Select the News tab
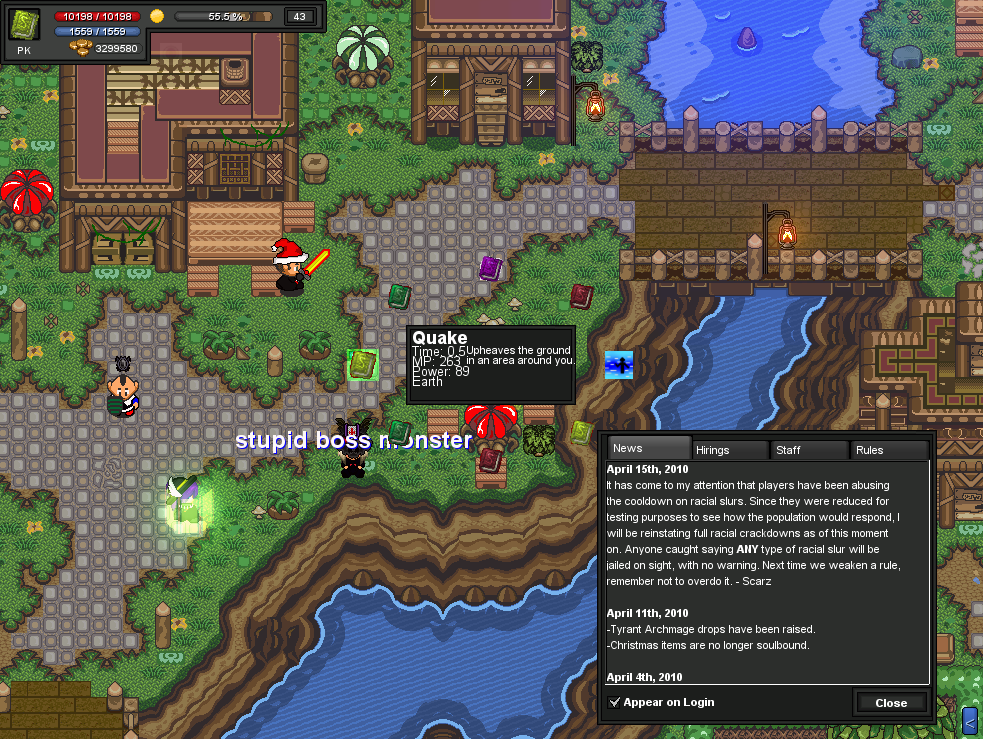Image resolution: width=983 pixels, height=739 pixels. point(650,448)
